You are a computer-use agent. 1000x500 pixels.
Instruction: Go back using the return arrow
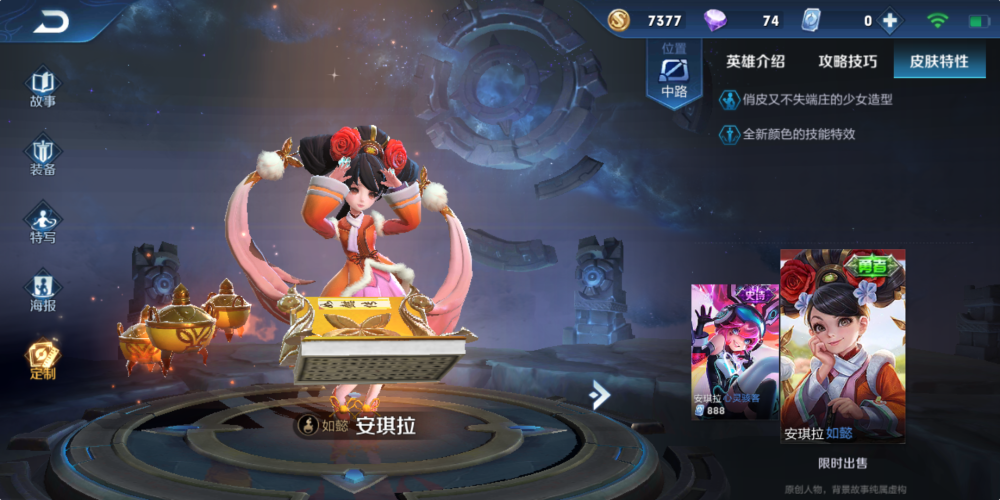click(51, 21)
